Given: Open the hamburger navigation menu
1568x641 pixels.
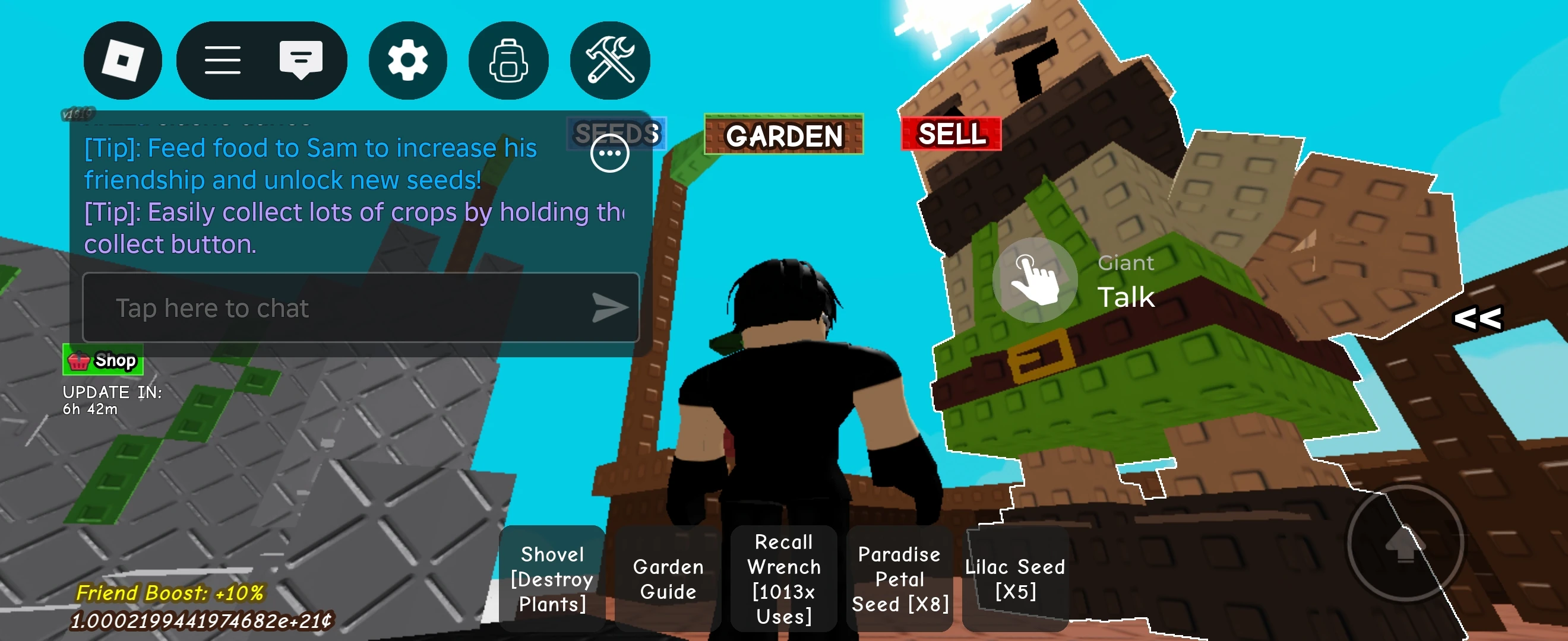Looking at the screenshot, I should coord(223,59).
